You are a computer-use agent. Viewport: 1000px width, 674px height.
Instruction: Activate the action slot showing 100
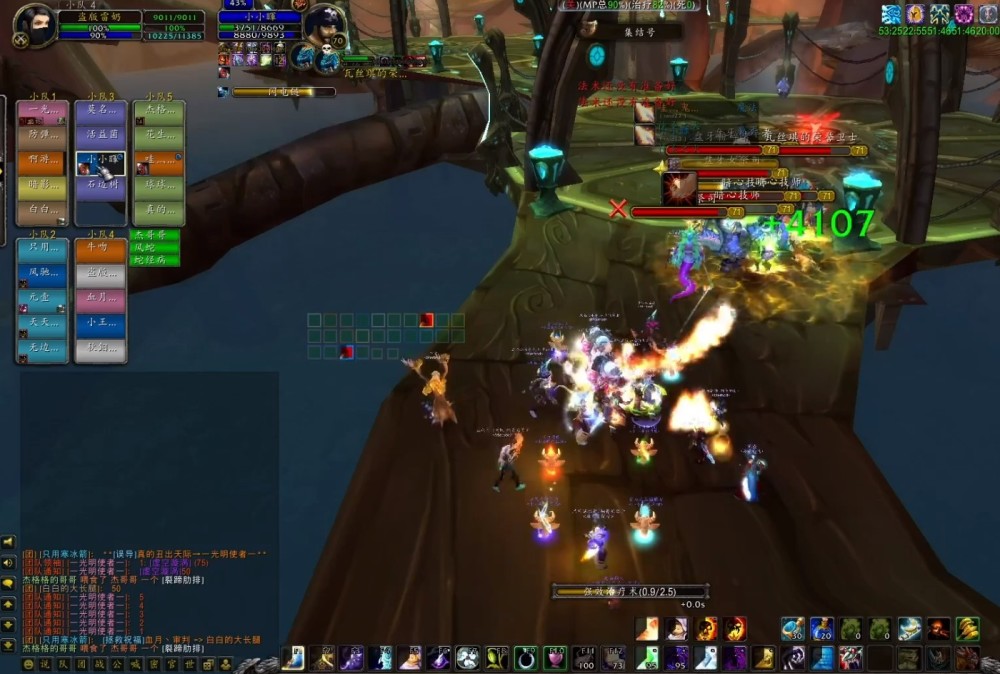click(586, 658)
